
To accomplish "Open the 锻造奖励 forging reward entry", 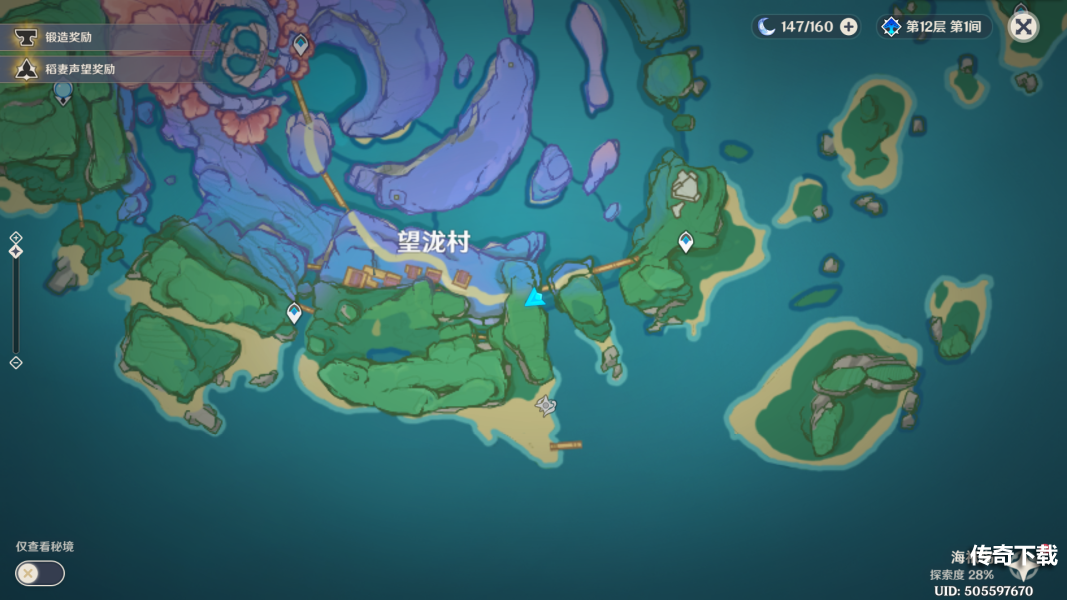I will click(x=68, y=37).
